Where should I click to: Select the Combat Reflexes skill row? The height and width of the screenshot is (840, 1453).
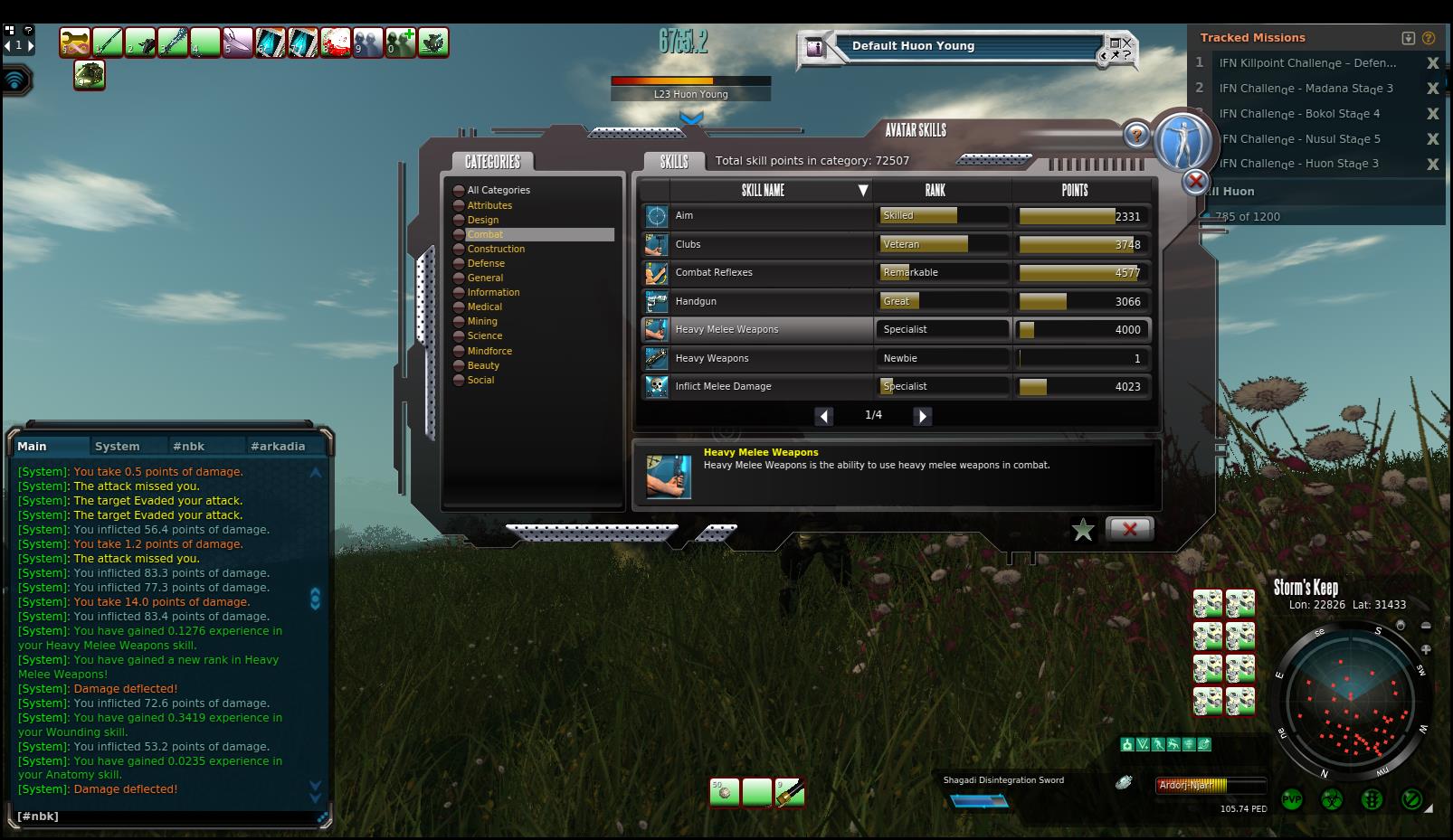pos(714,272)
